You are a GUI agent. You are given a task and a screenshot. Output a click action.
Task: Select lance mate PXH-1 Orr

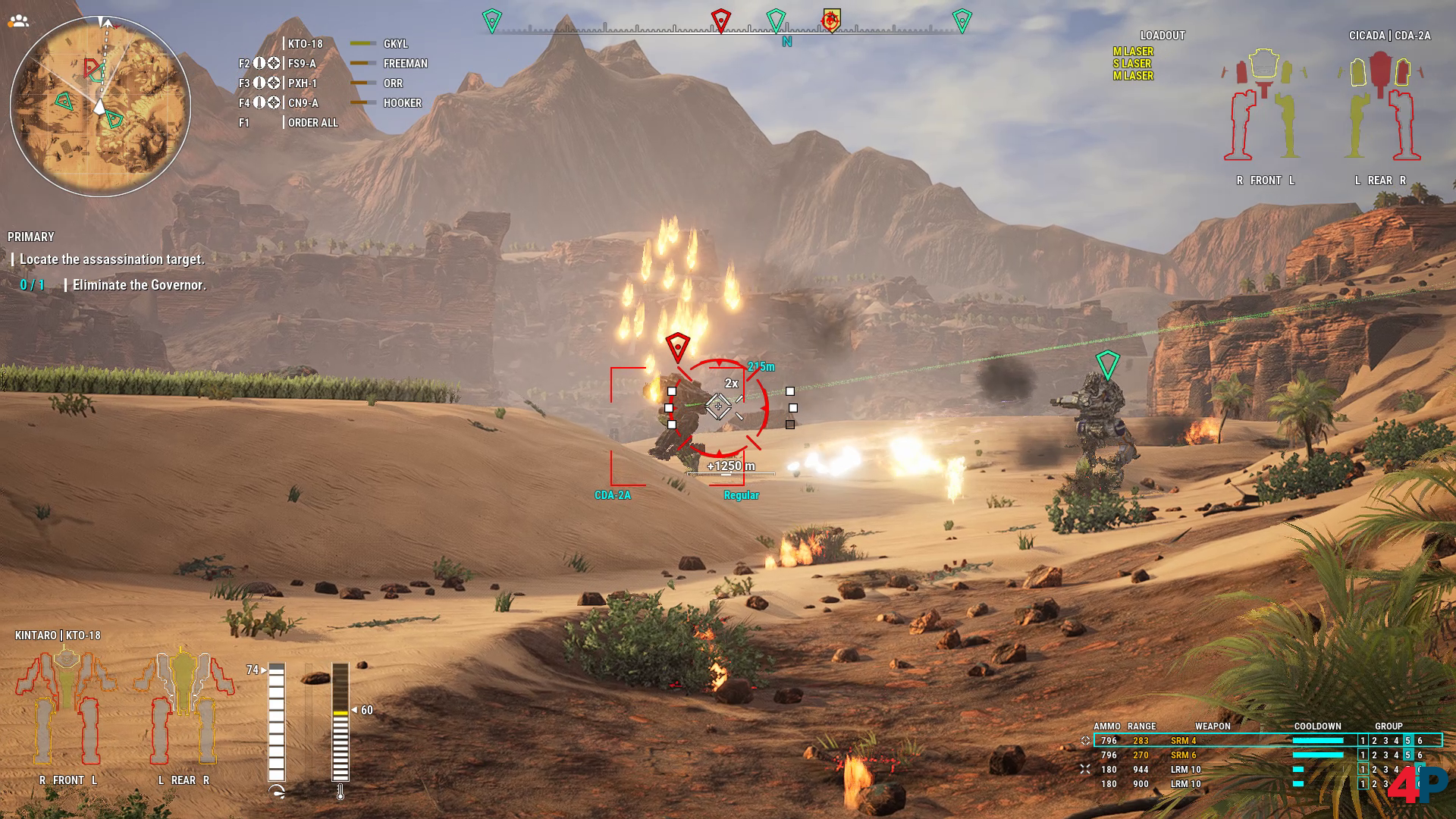[x=332, y=83]
